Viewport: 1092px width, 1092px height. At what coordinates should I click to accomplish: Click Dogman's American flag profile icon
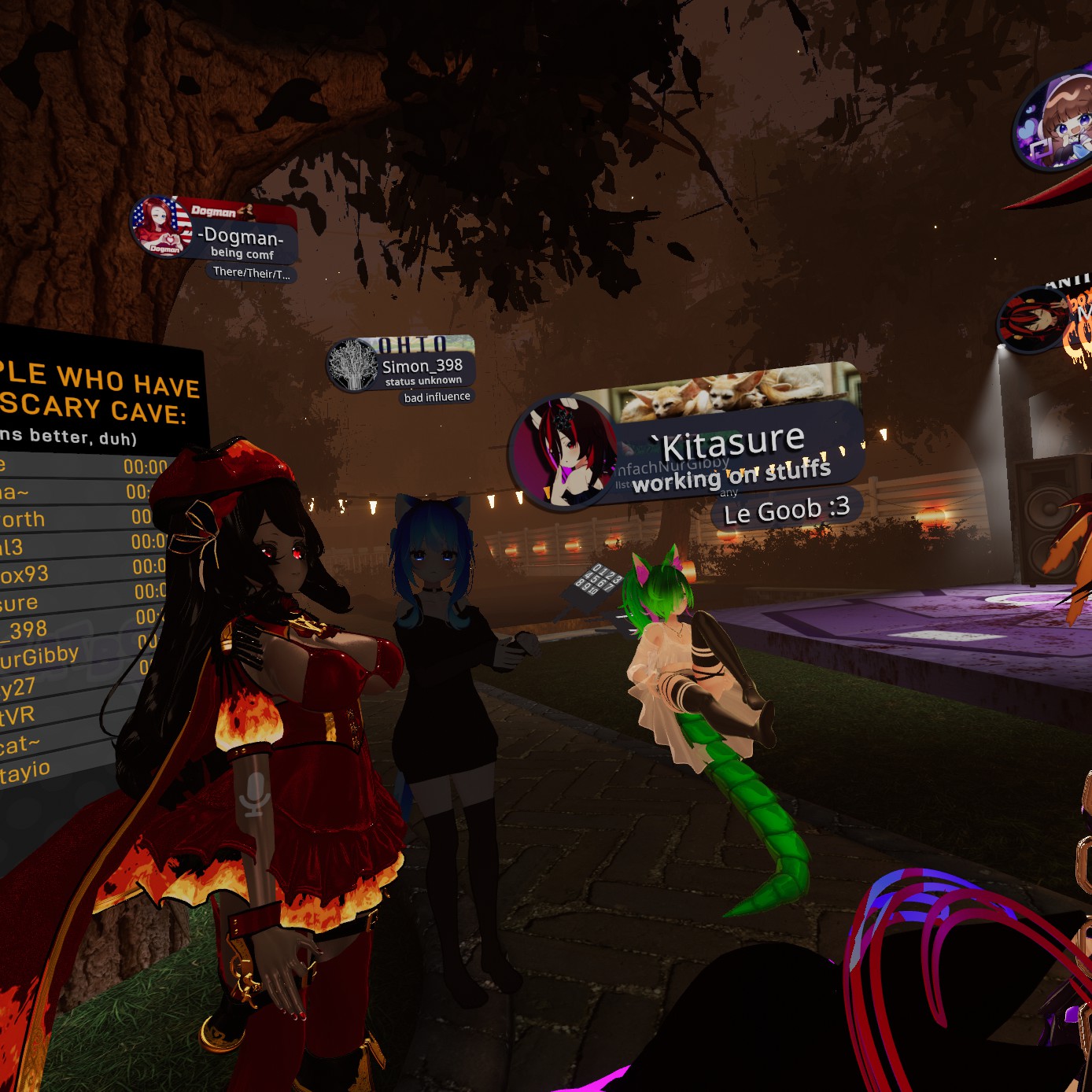click(x=161, y=227)
